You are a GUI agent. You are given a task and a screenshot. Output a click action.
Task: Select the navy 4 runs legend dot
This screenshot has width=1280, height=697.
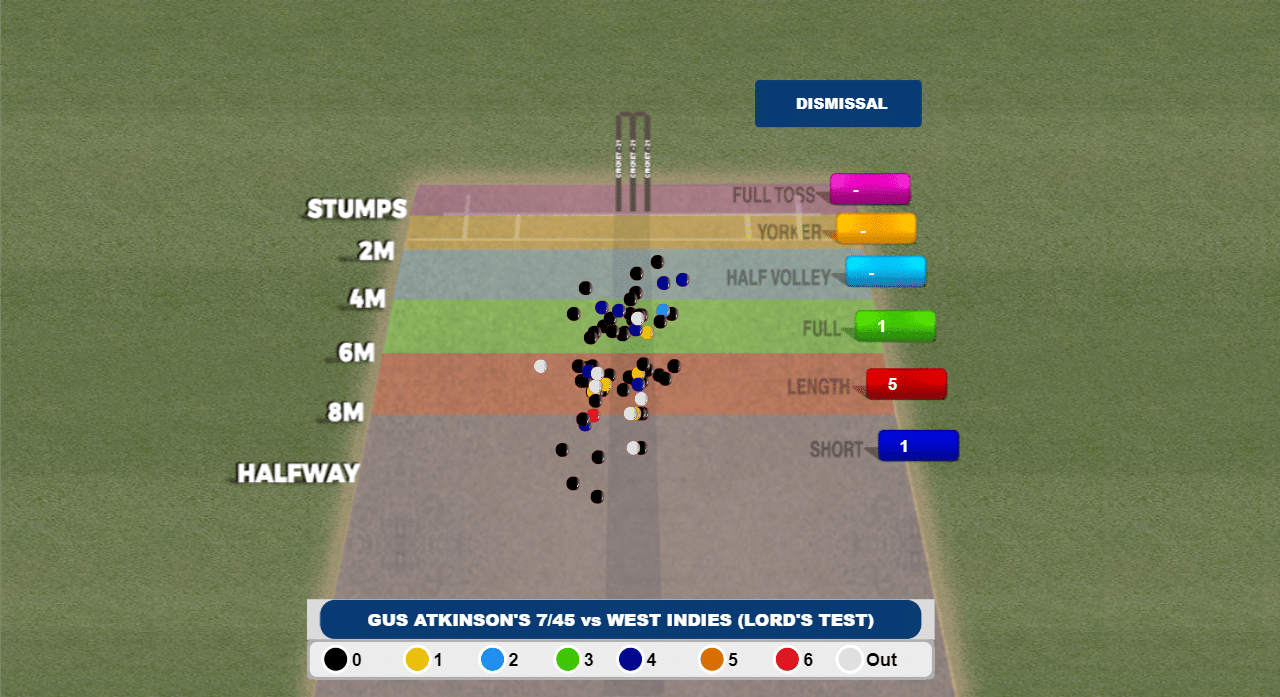(x=630, y=660)
